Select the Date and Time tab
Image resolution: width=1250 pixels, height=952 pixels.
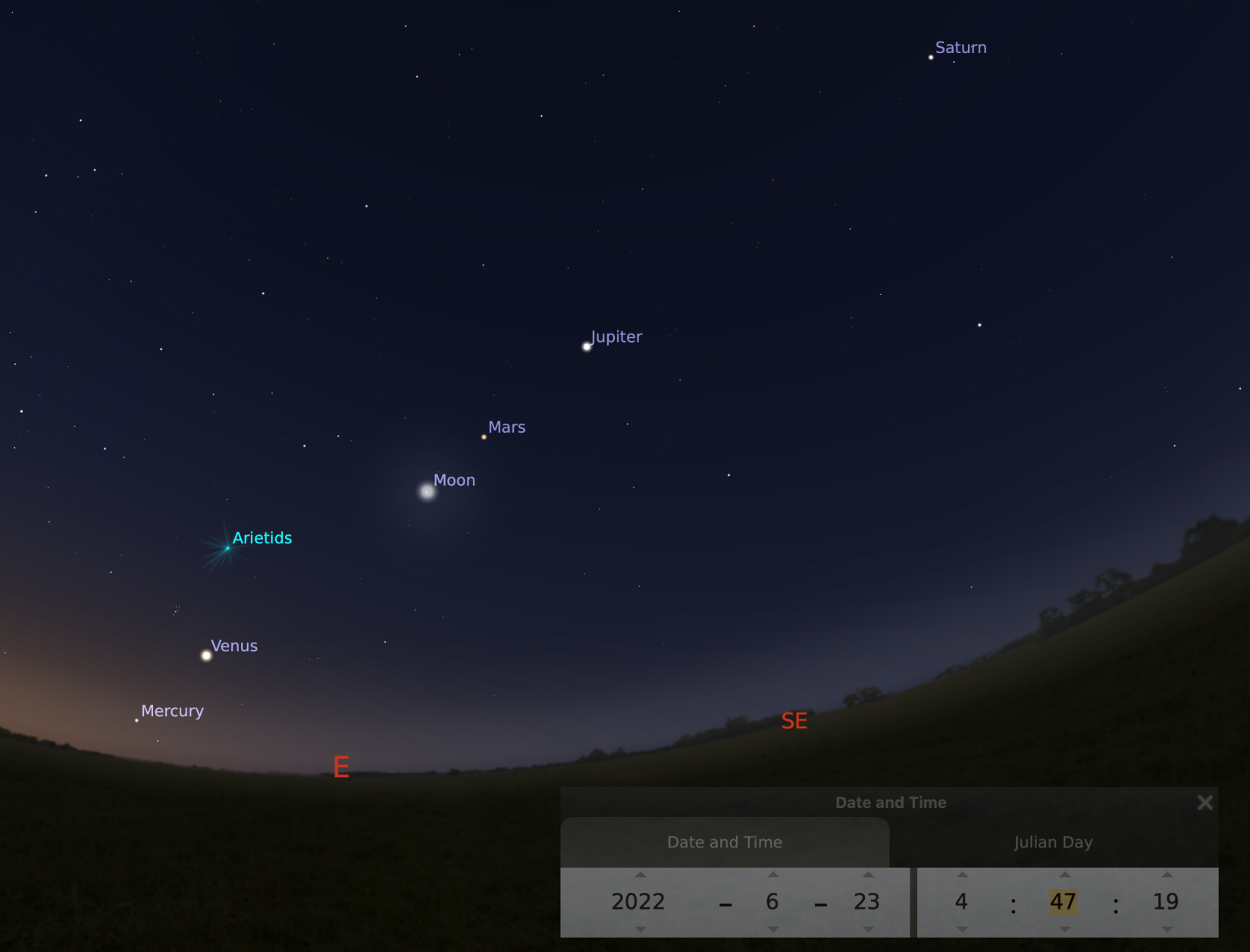click(x=724, y=842)
